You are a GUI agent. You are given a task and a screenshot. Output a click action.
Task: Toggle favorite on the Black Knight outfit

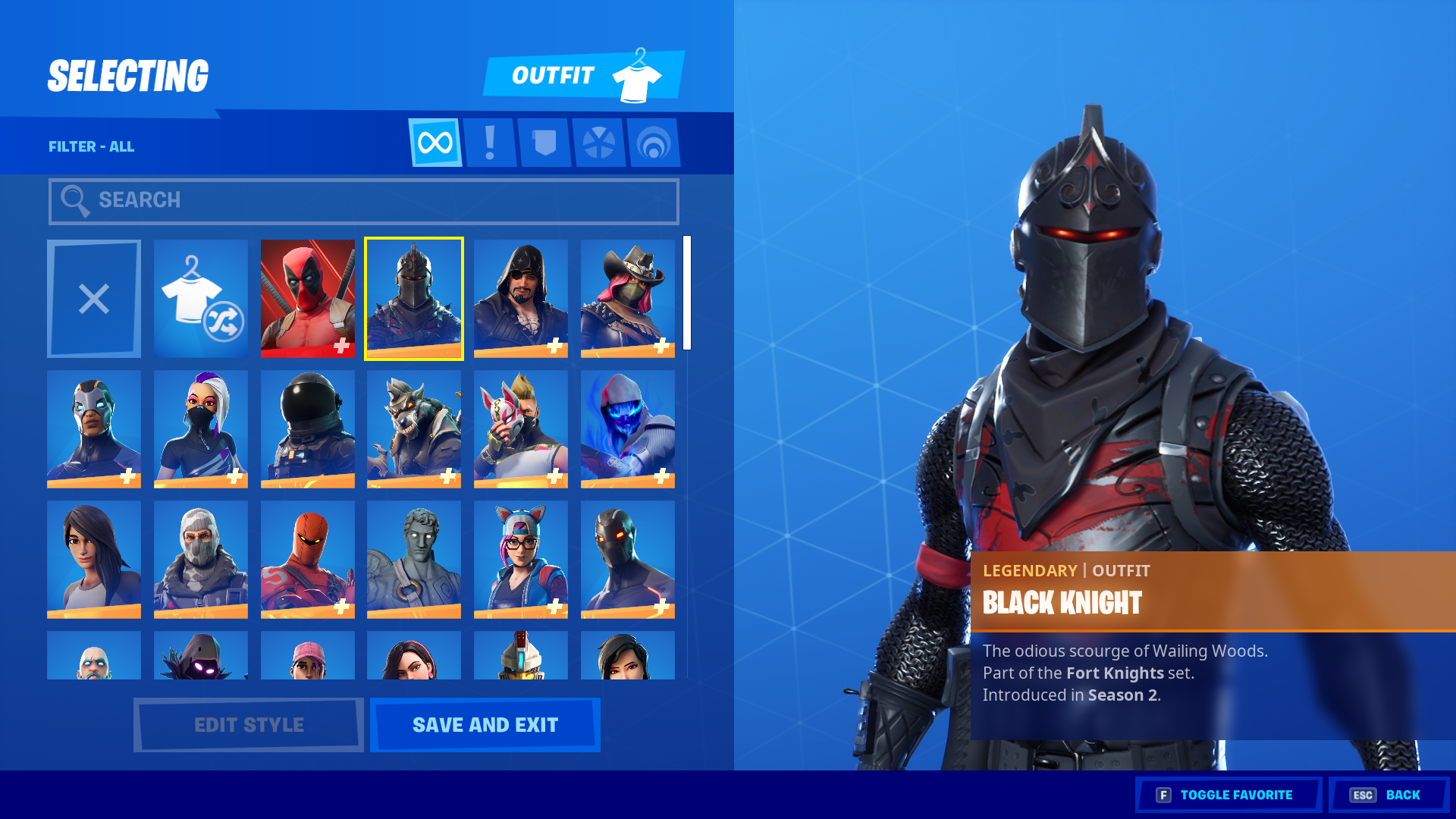pos(1228,794)
